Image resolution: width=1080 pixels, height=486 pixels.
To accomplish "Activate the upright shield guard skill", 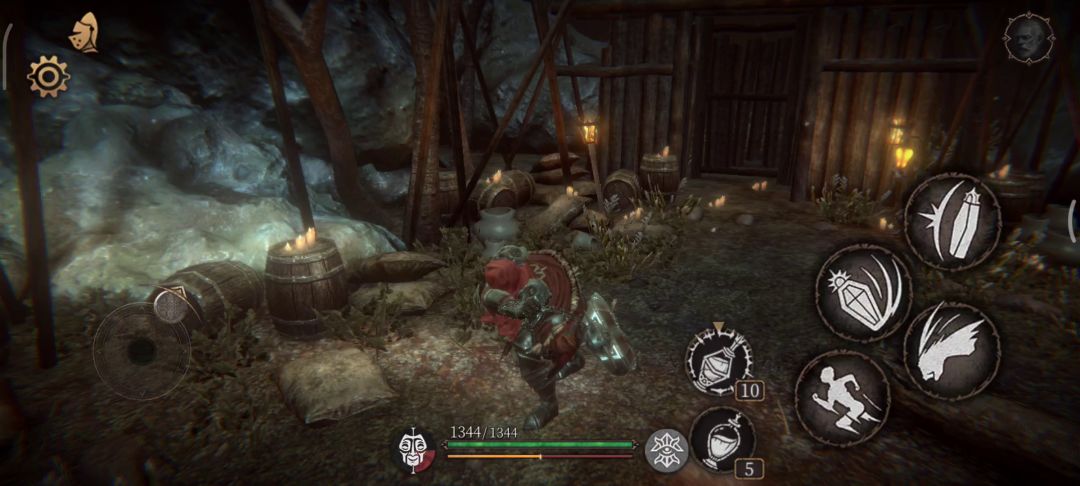I will point(952,221).
